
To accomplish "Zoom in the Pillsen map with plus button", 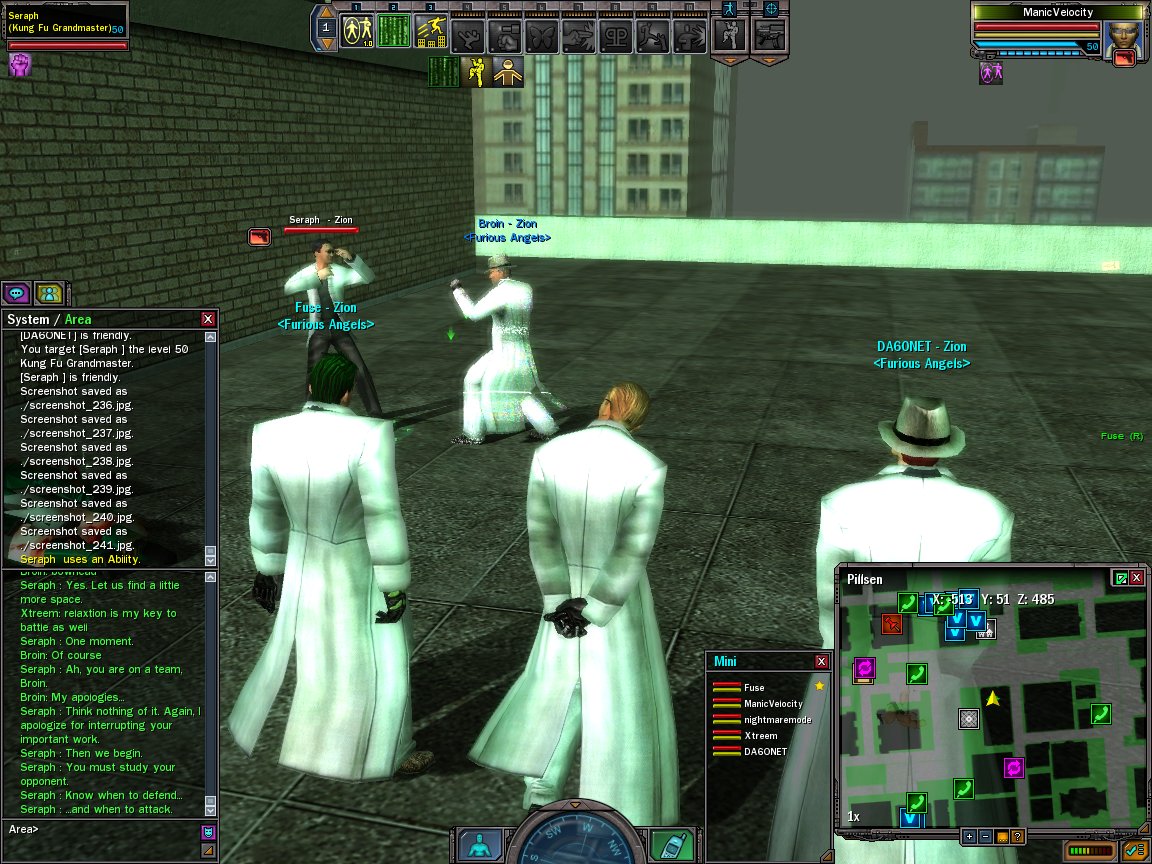I will (969, 836).
